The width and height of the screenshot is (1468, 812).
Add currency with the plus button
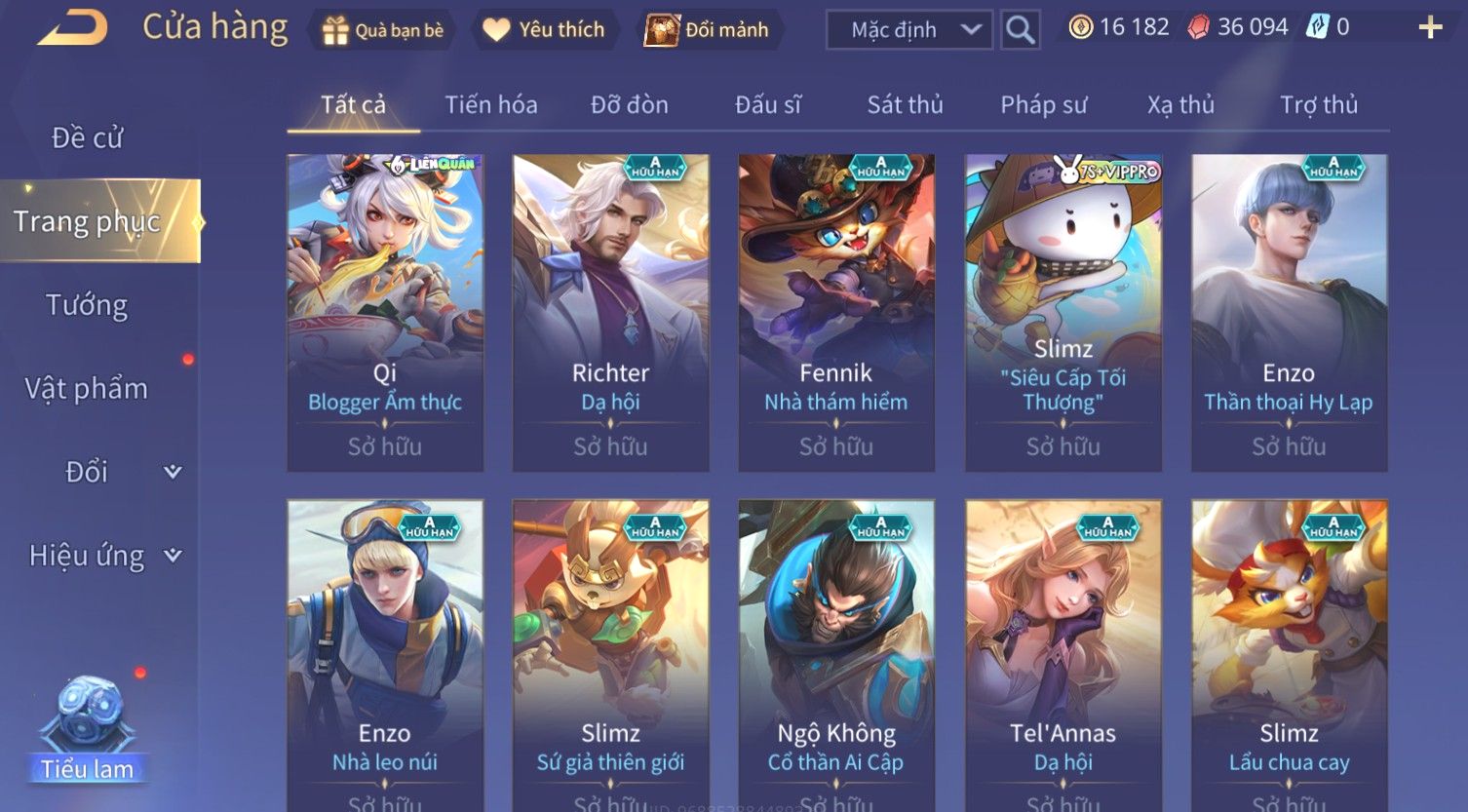pyautogui.click(x=1429, y=27)
